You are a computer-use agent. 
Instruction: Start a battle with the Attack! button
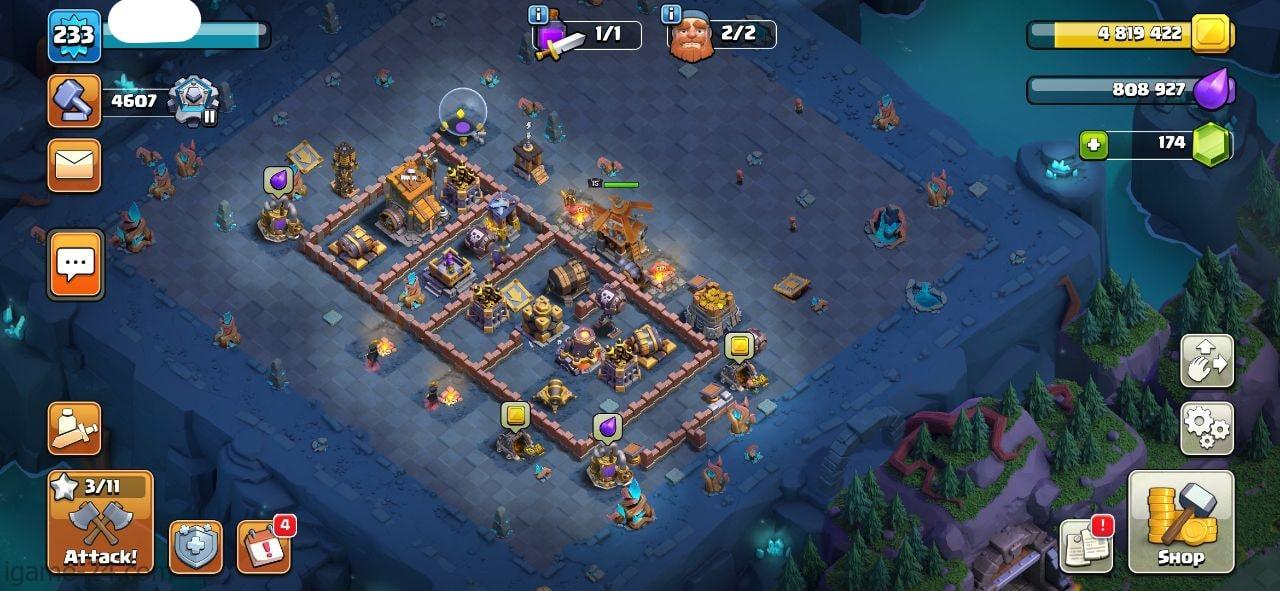pyautogui.click(x=100, y=522)
